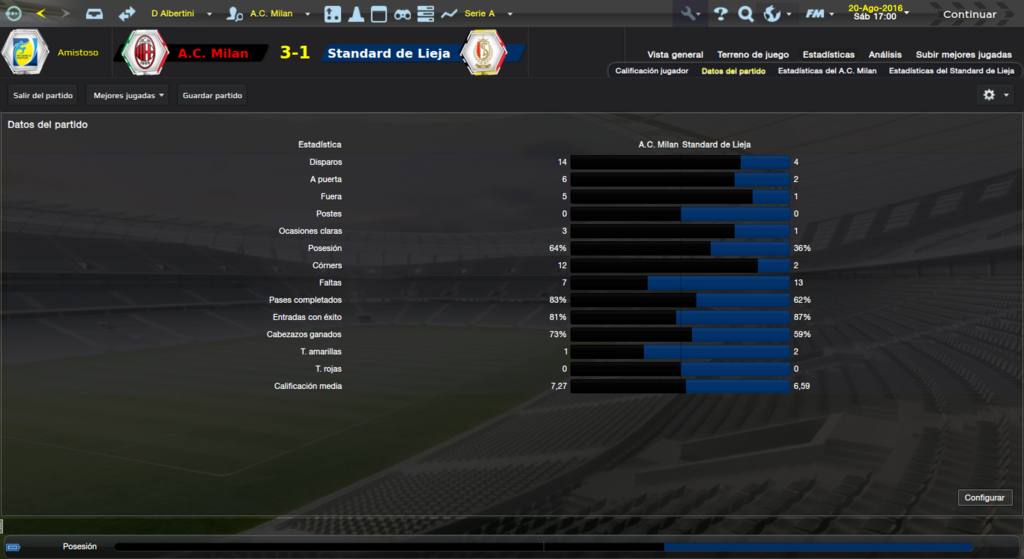Screen dimensions: 1024x559
Task: Select Subir mejores jugadas
Action: [963, 55]
